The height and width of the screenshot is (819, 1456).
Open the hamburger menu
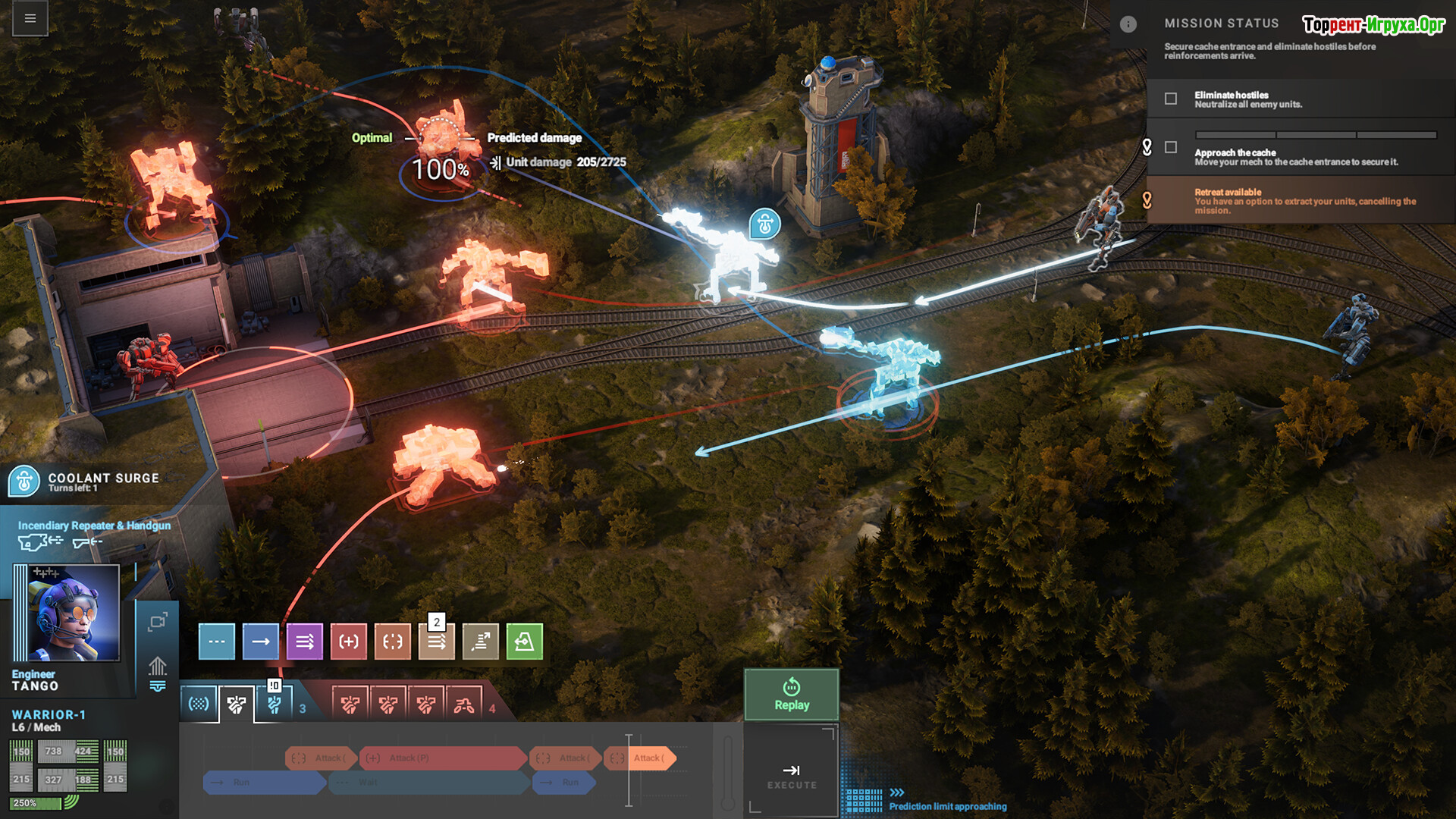coord(30,18)
